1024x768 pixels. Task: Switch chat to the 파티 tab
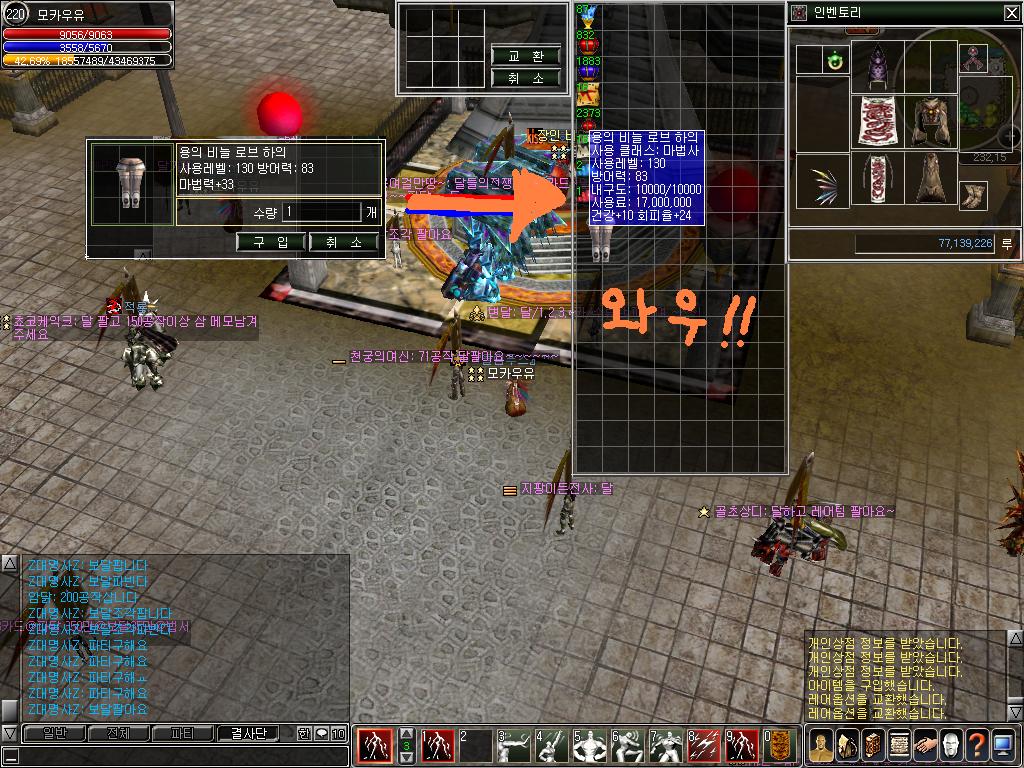coord(182,733)
